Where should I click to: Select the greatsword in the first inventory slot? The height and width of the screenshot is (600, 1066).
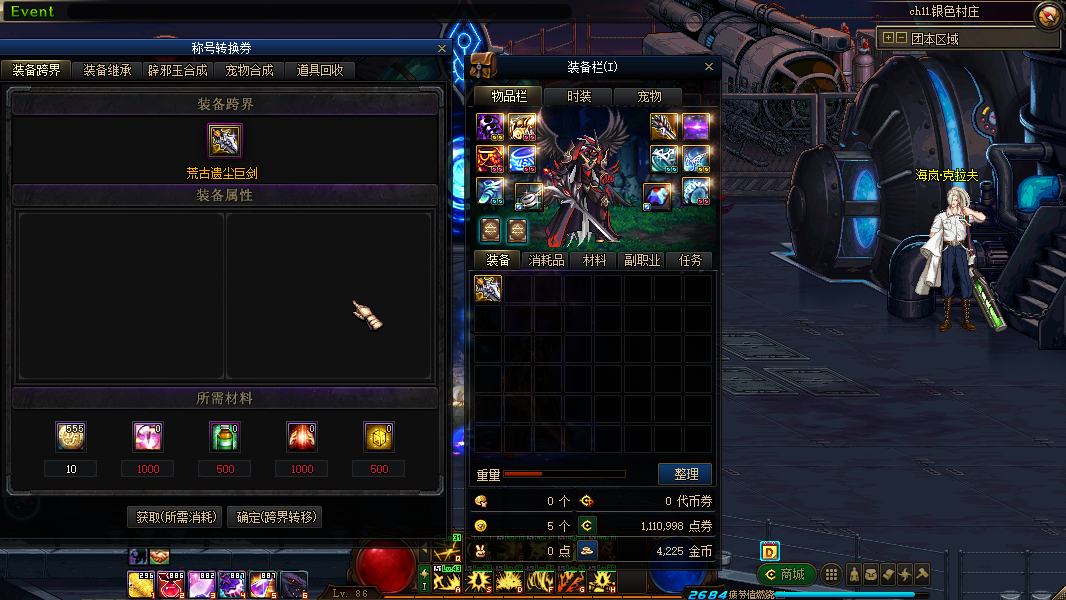(x=488, y=289)
